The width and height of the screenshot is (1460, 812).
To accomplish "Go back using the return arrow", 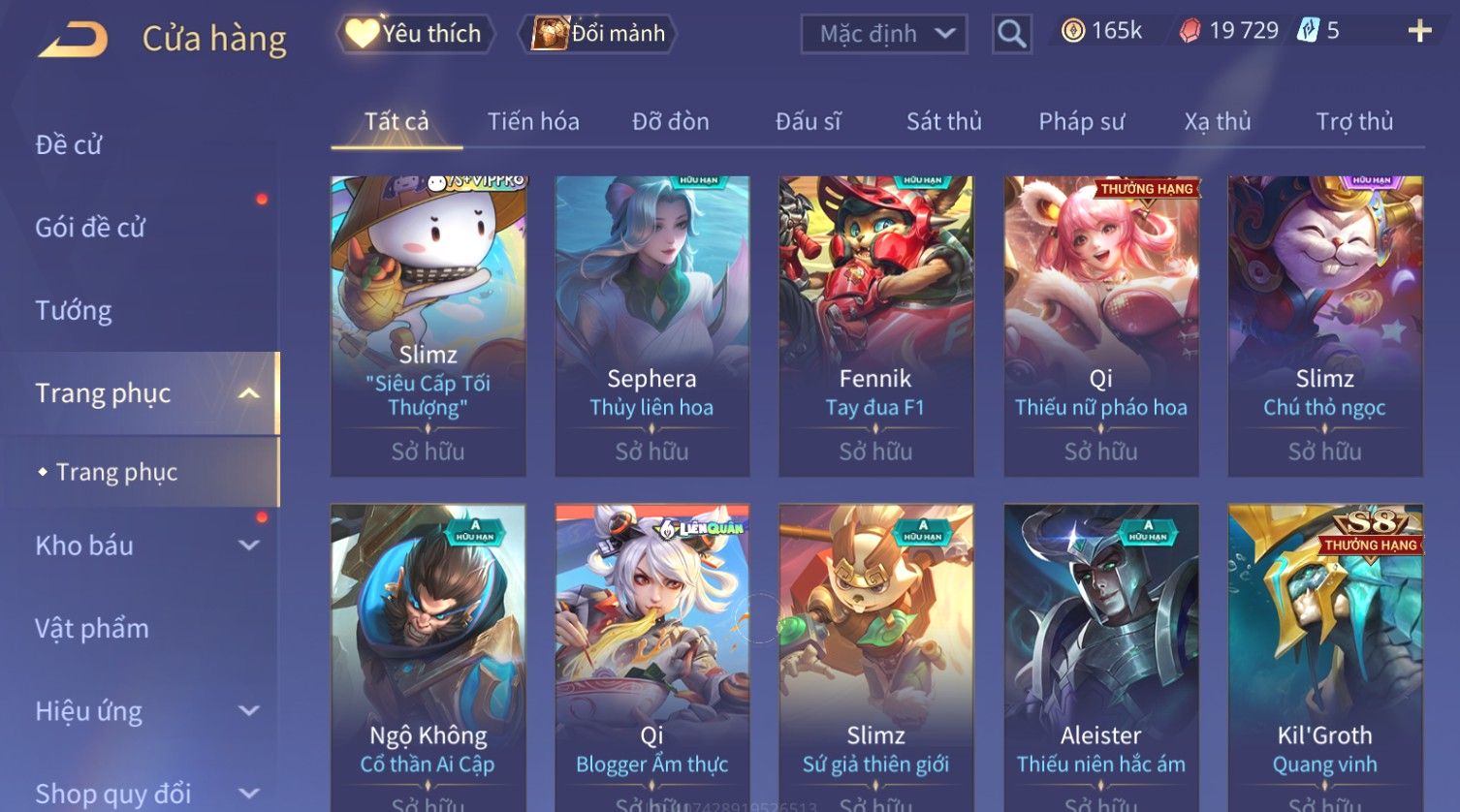I will click(74, 40).
